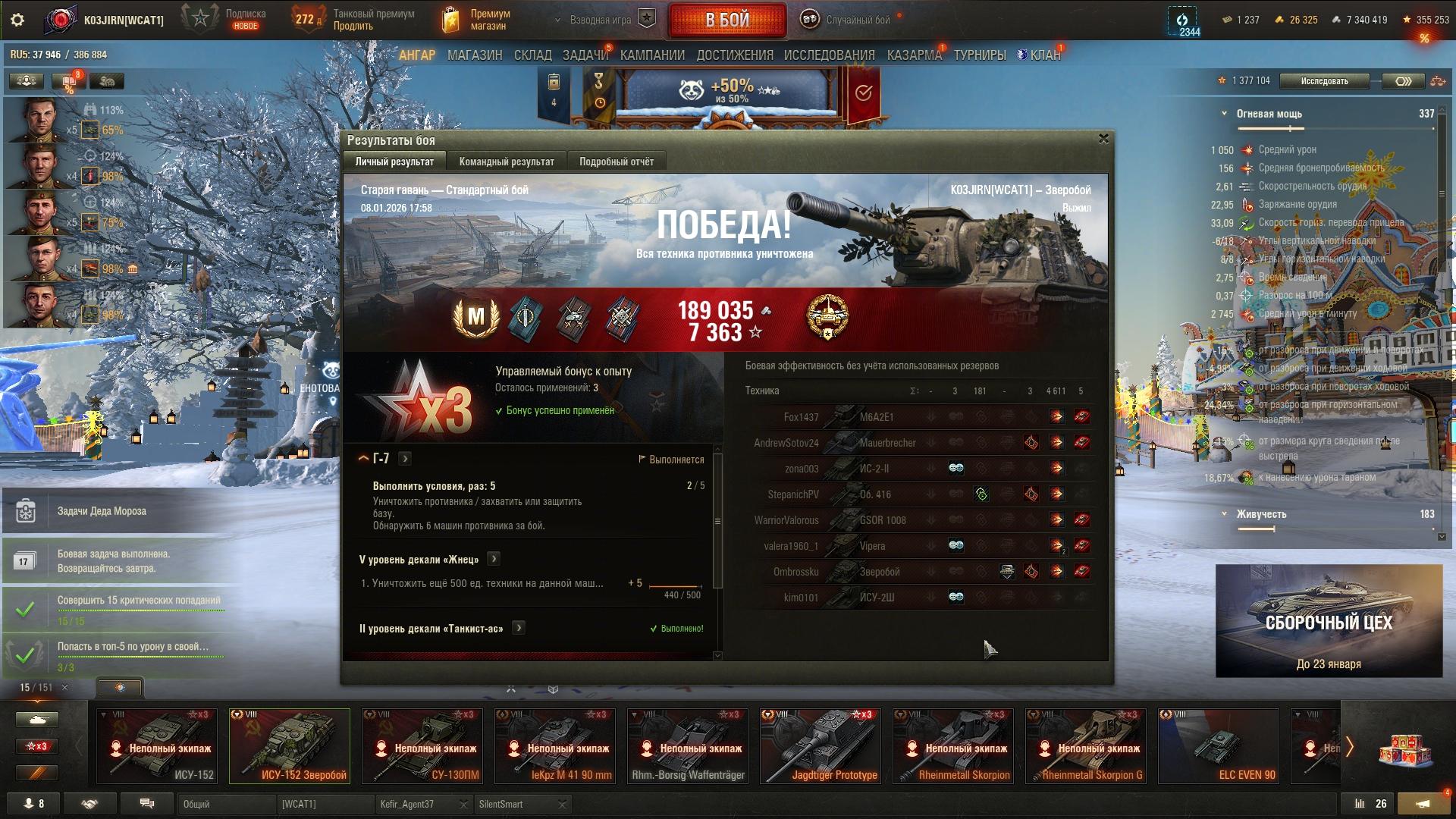Close the battle results window

click(1103, 139)
